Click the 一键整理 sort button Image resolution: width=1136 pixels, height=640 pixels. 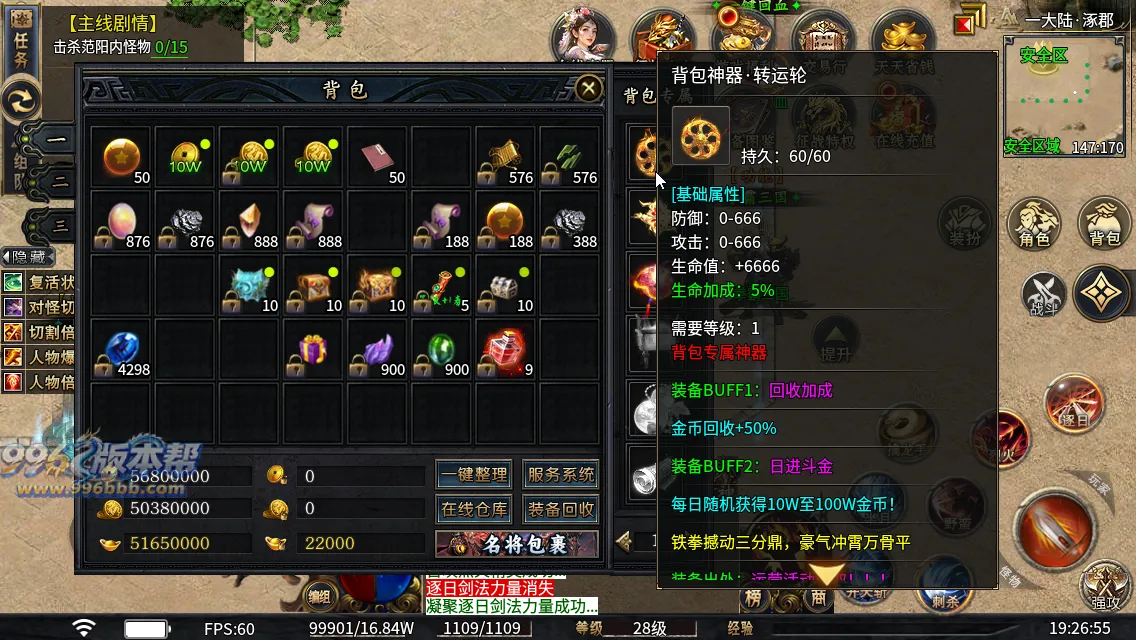(474, 475)
